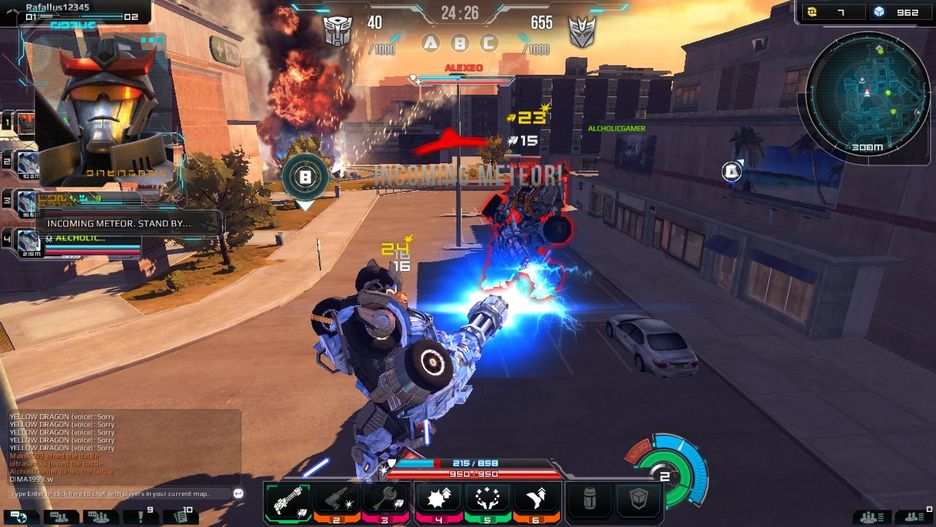This screenshot has width=936, height=527.
Task: Select squad member ALCHOLIC in slot 4
Action: click(28, 240)
